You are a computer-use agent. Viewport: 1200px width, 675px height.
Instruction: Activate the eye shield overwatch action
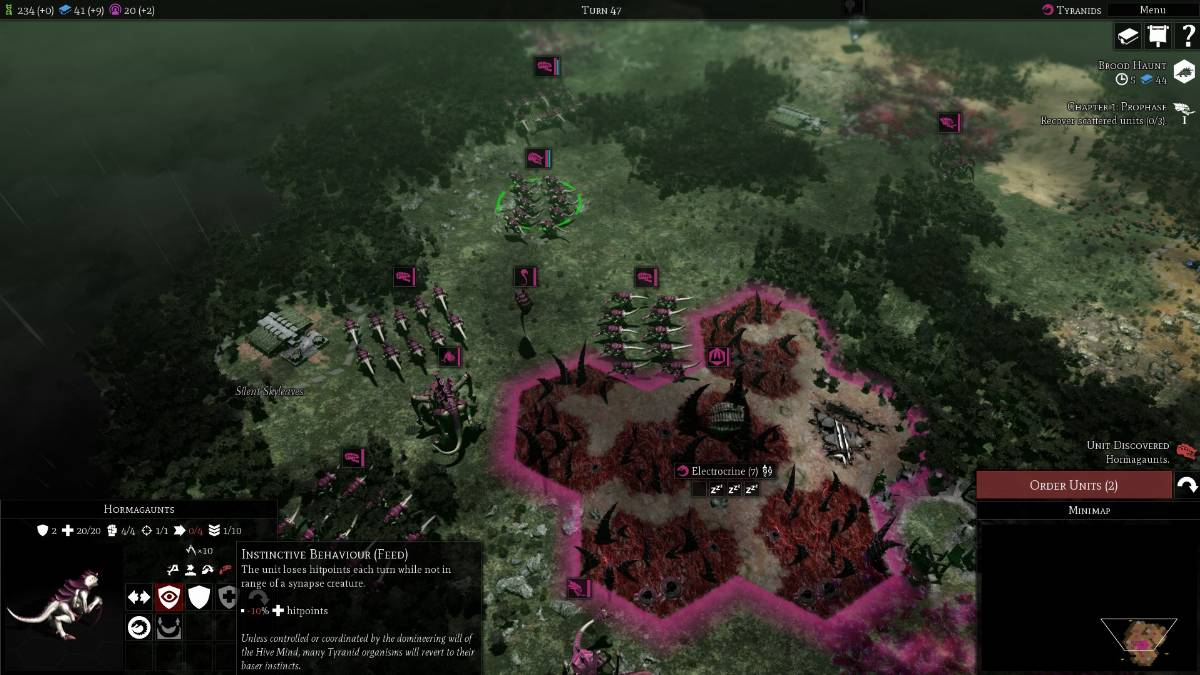click(169, 597)
